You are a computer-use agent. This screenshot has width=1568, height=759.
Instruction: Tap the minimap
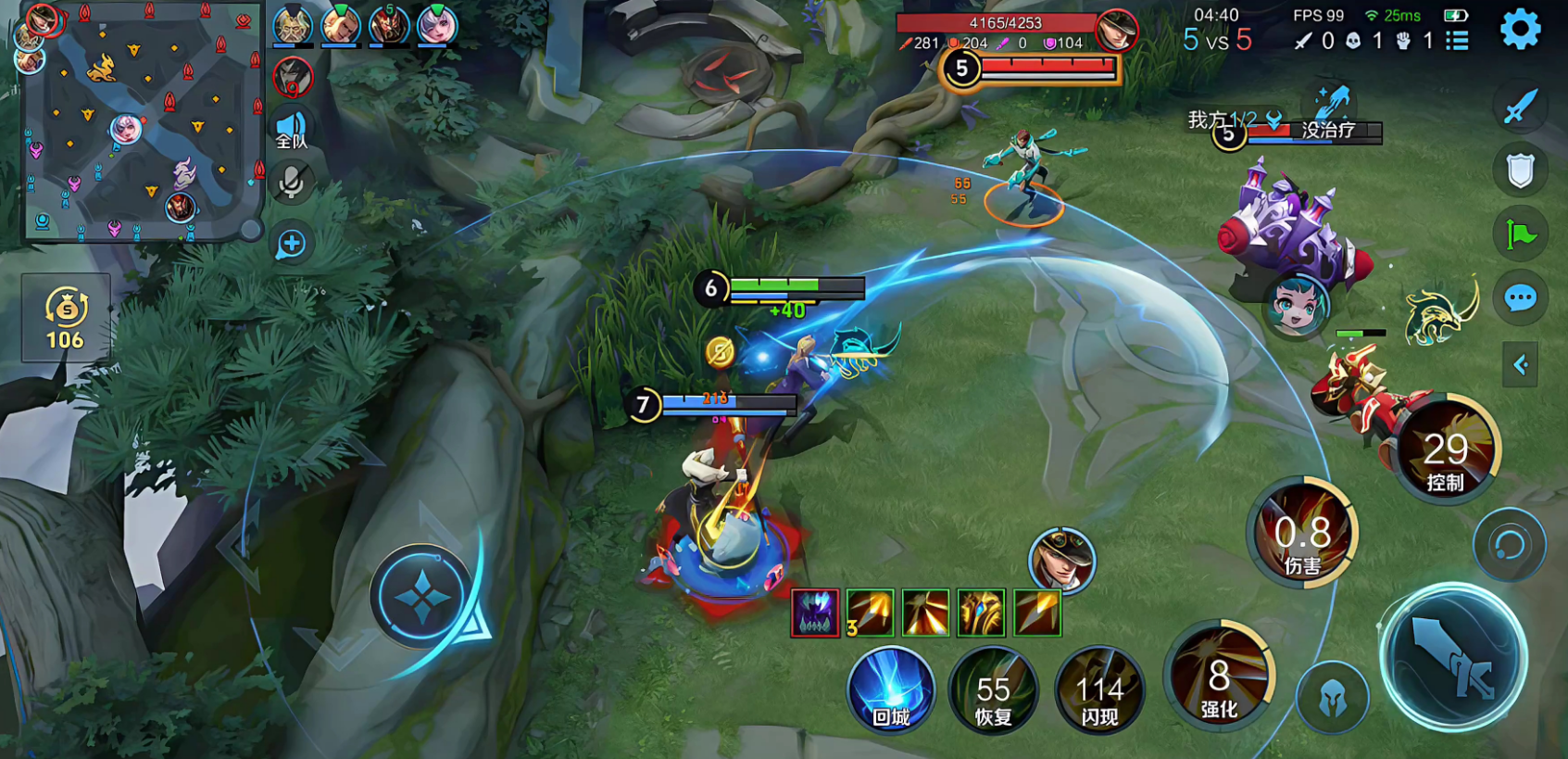coord(139,120)
